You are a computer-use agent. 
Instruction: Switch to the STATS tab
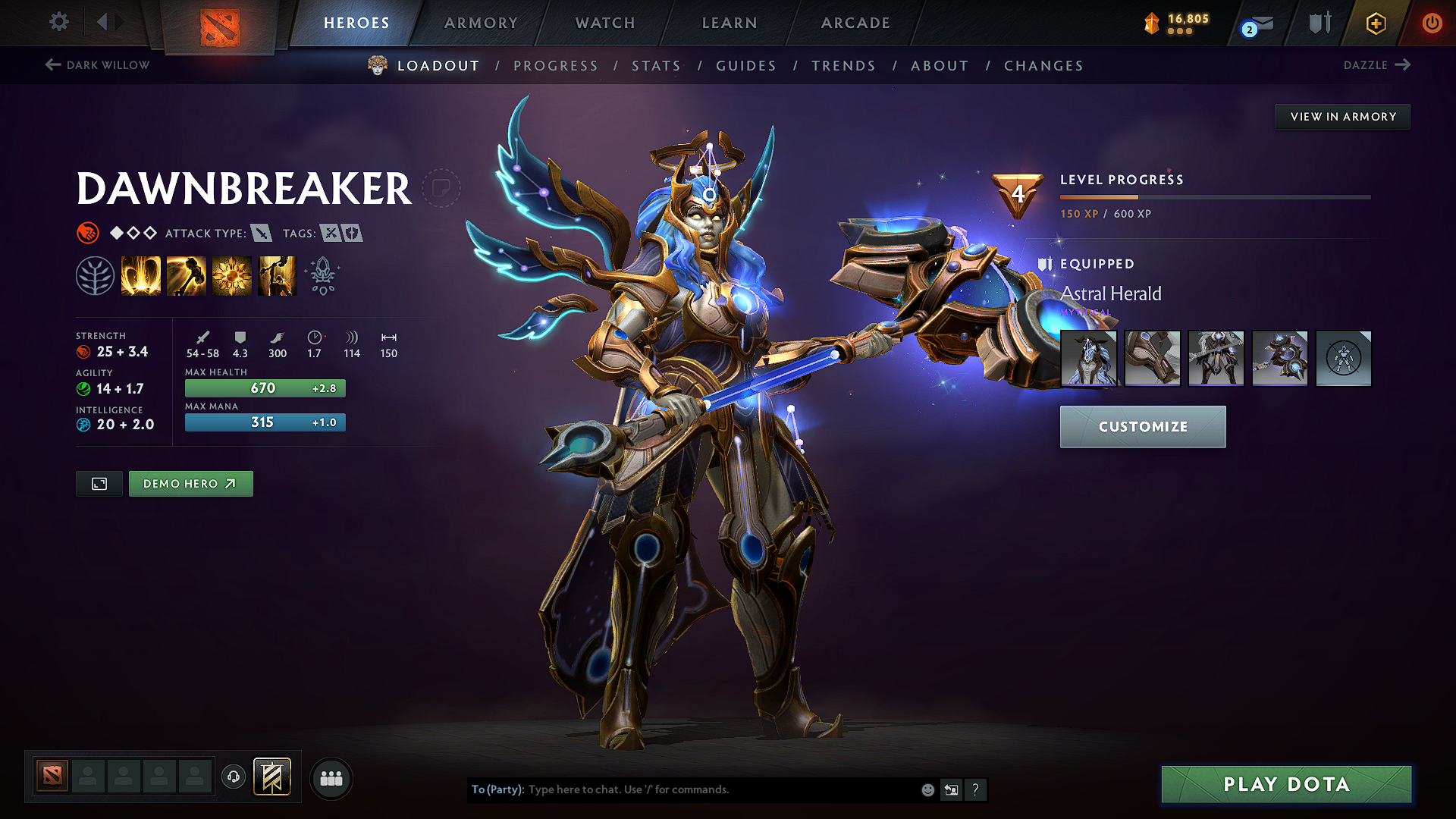[656, 66]
